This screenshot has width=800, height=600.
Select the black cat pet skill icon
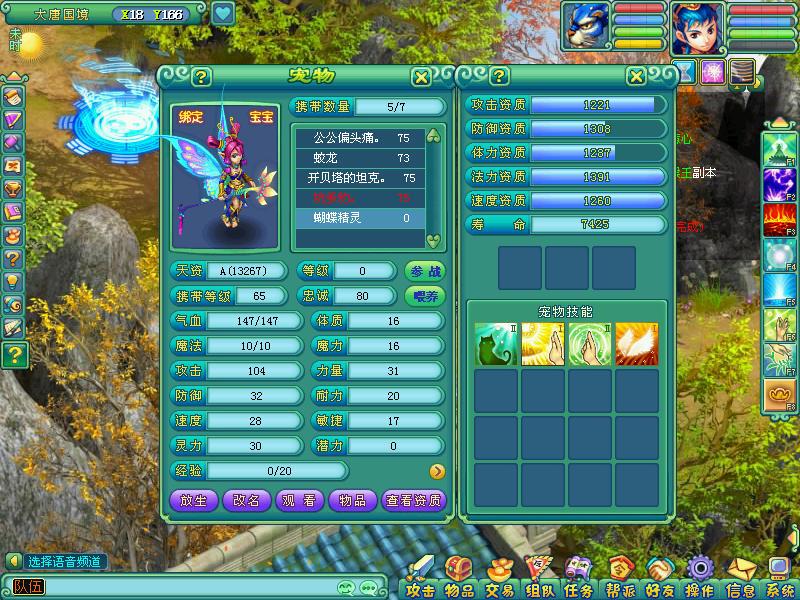click(x=496, y=343)
